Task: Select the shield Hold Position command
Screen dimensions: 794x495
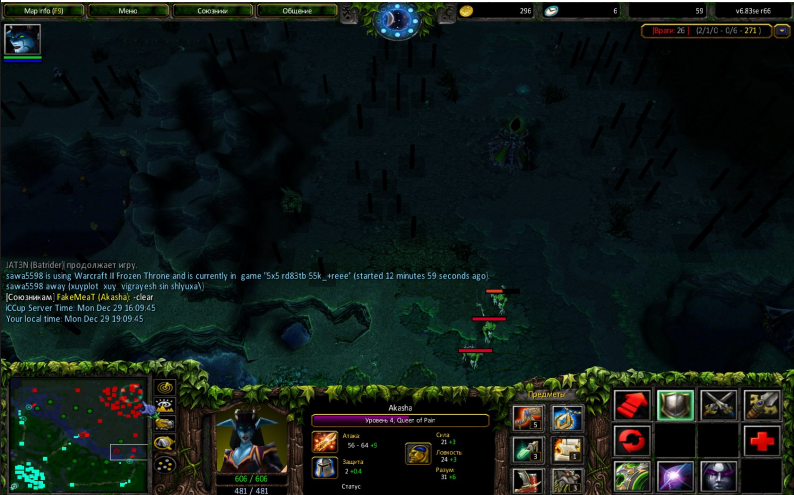Action: [x=675, y=405]
